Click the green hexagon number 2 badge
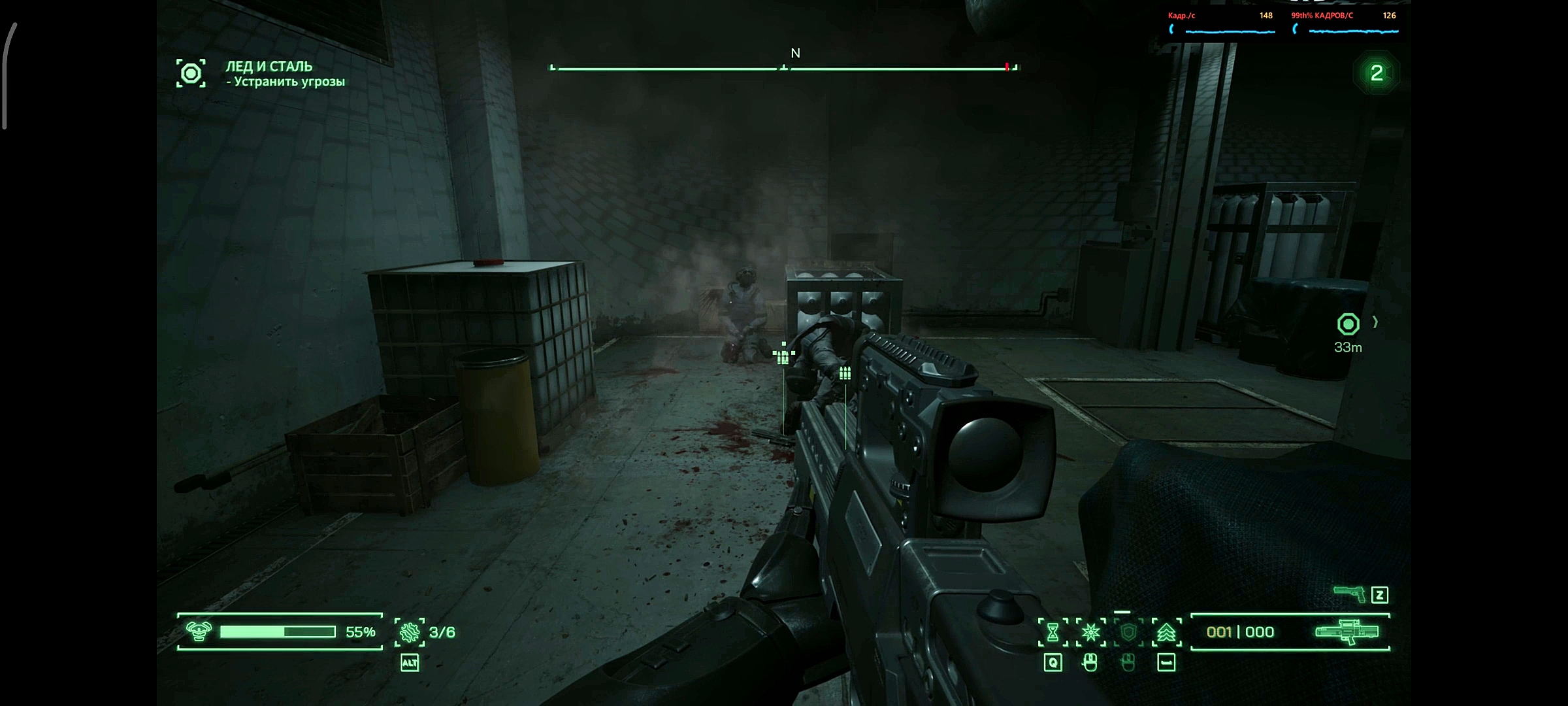Viewport: 1568px width, 706px height. [1377, 73]
